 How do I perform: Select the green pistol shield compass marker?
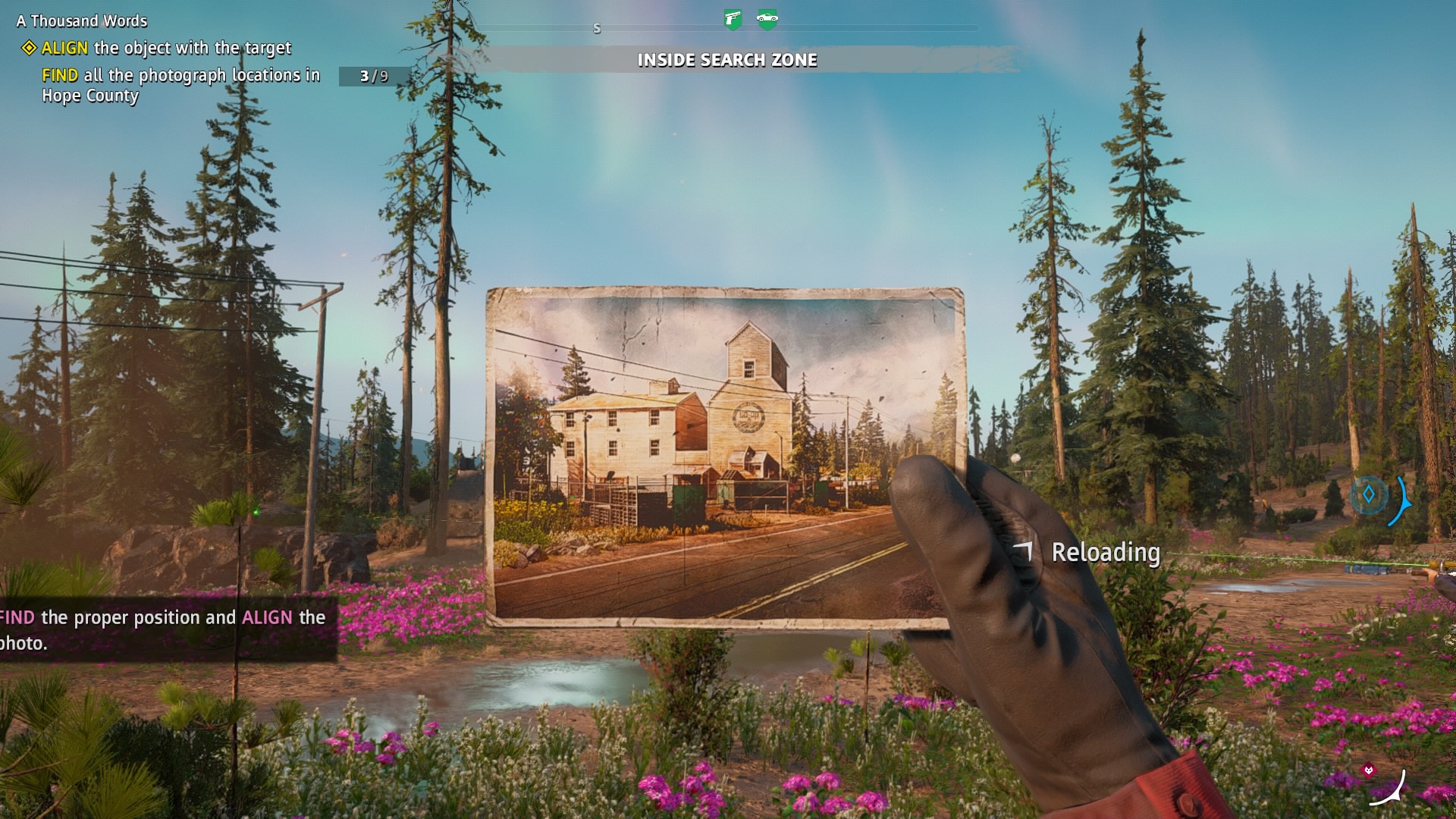coord(733,19)
